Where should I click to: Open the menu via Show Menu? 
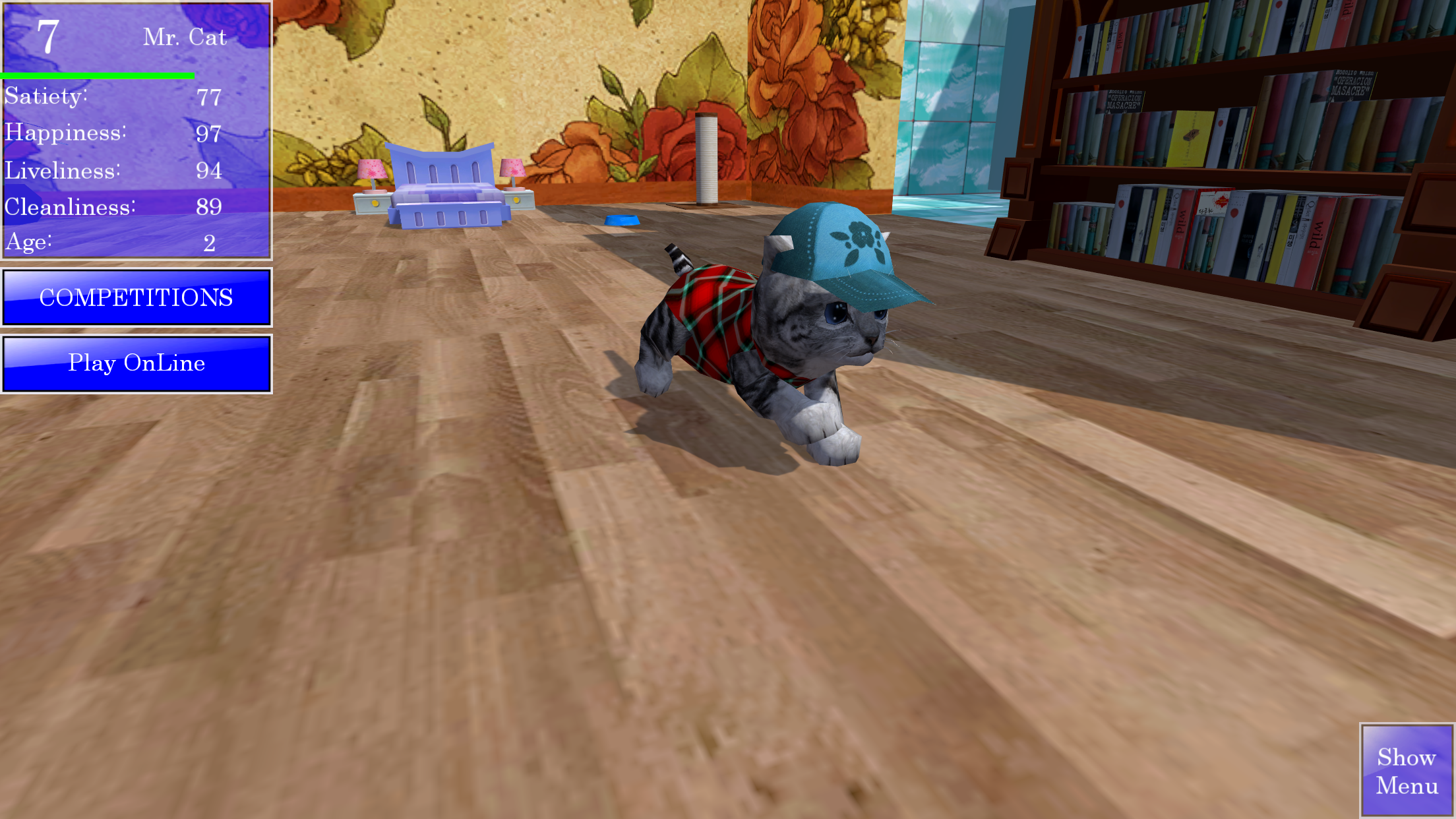1407,770
